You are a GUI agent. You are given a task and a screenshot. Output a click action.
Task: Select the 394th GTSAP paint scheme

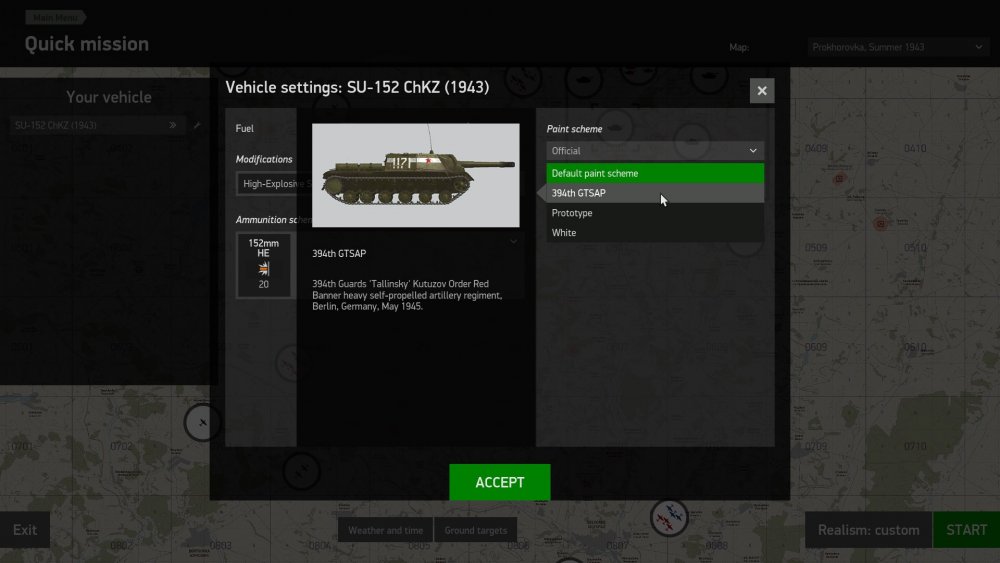655,193
